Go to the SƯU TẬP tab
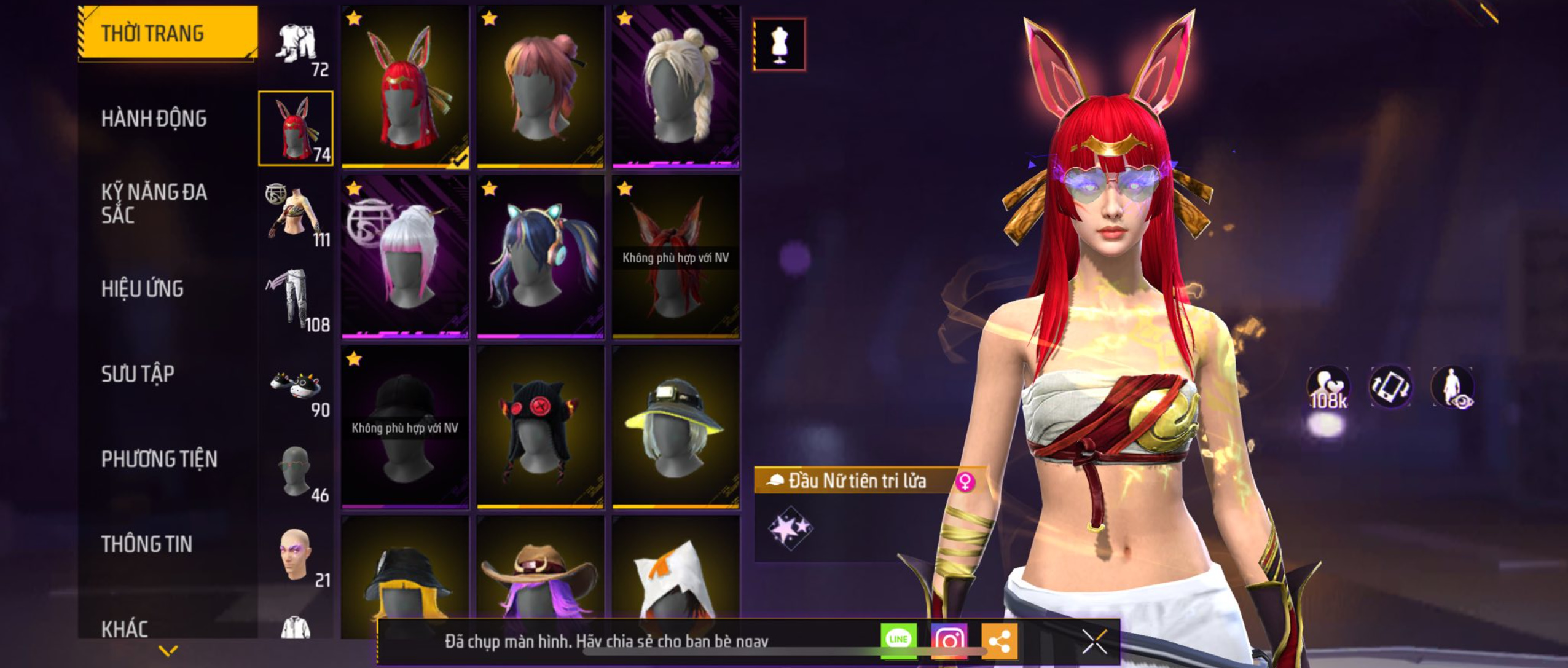Image resolution: width=1568 pixels, height=668 pixels. 138,374
